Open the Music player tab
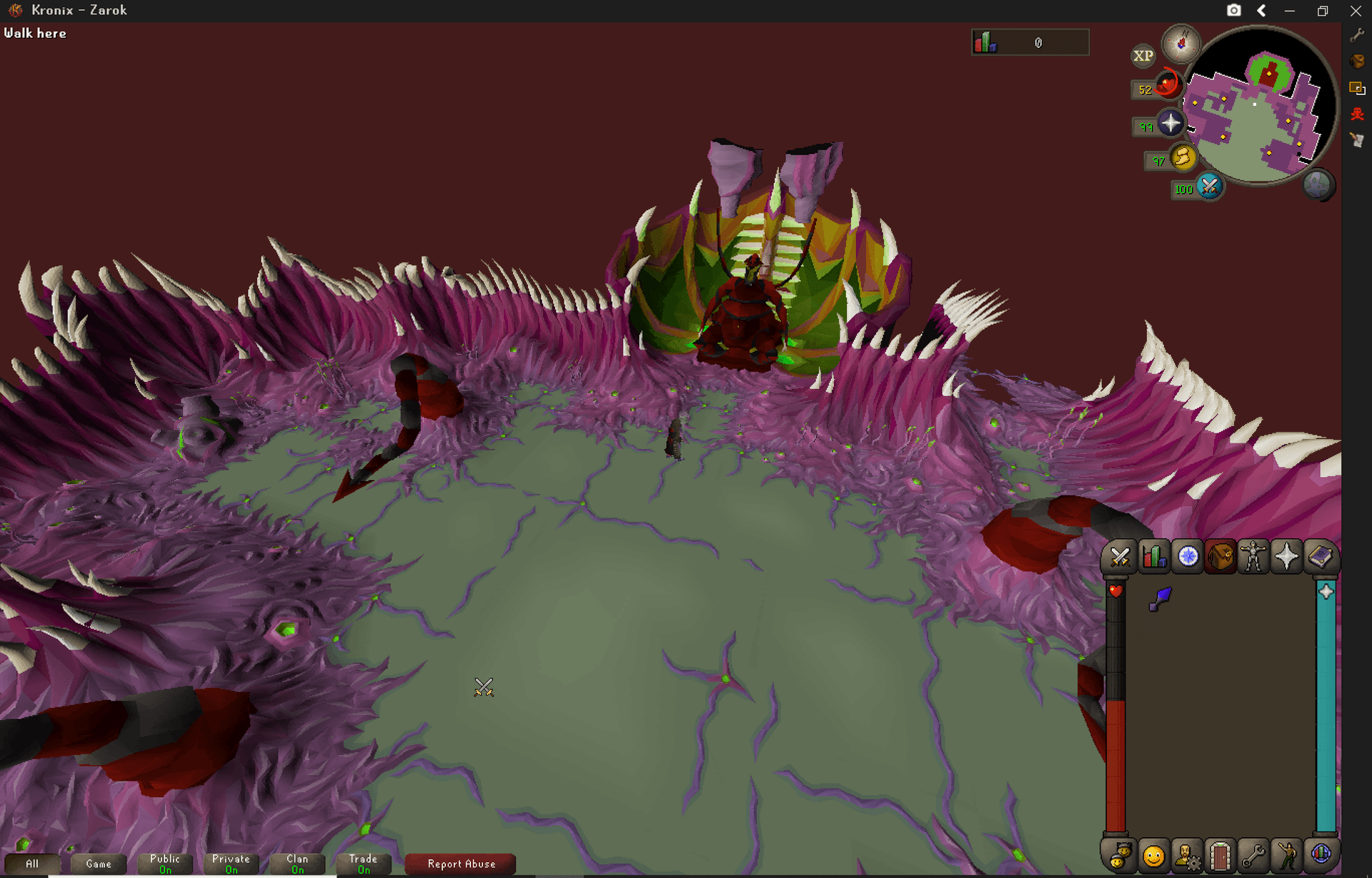The height and width of the screenshot is (878, 1372). [x=1321, y=854]
